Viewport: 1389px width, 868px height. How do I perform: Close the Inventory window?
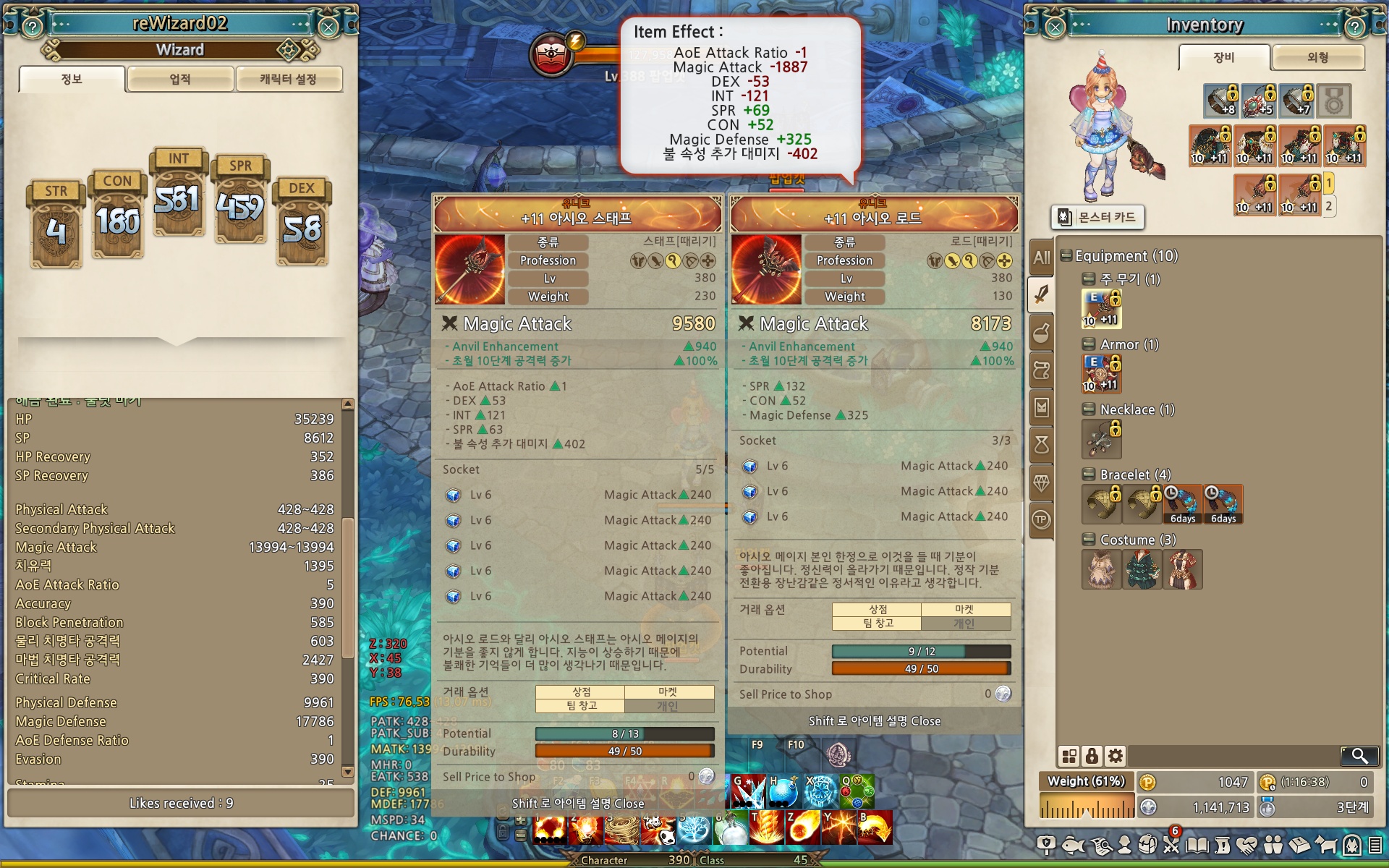[x=1055, y=27]
